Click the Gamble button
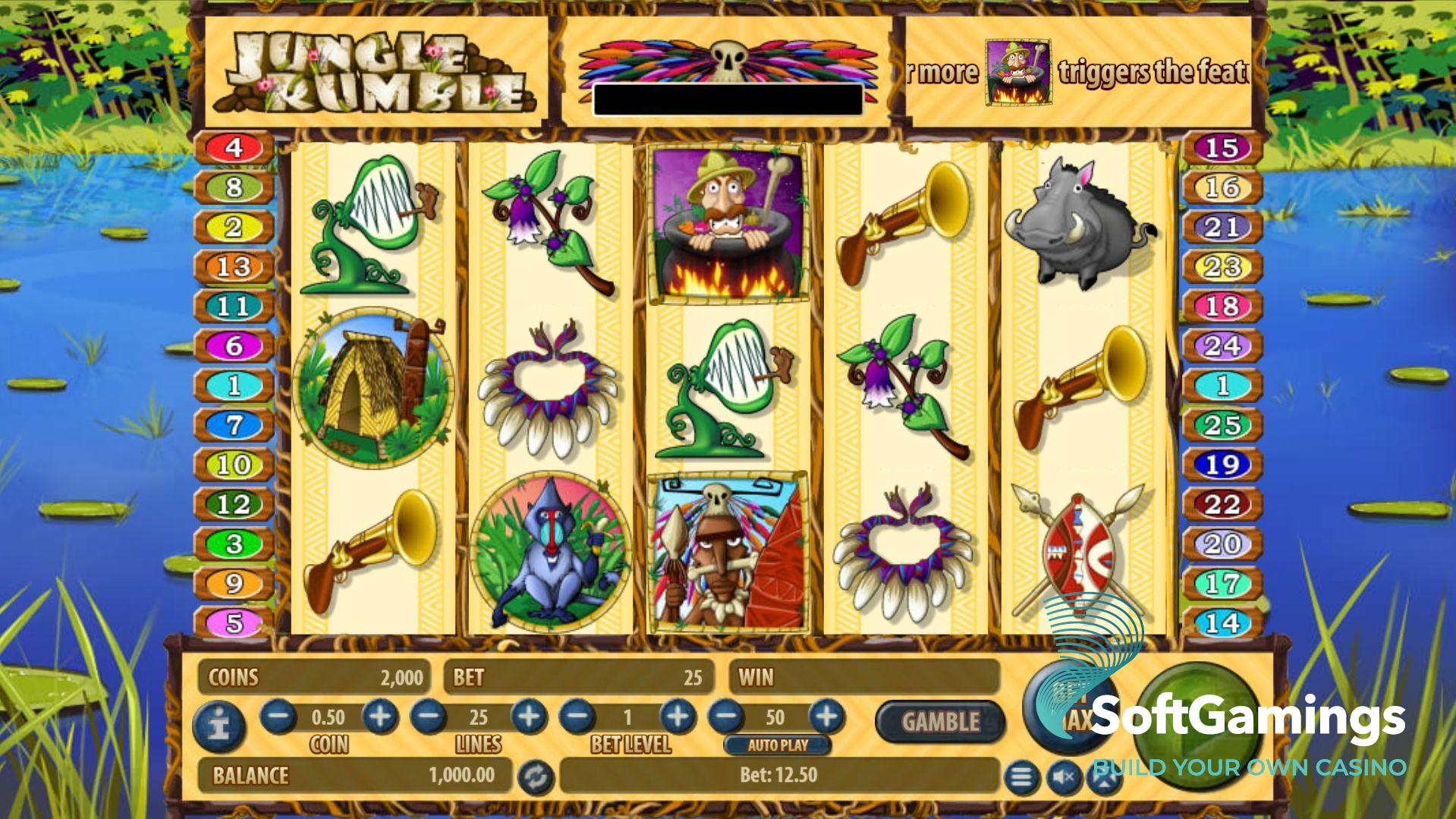Viewport: 1456px width, 819px height. pos(940,721)
